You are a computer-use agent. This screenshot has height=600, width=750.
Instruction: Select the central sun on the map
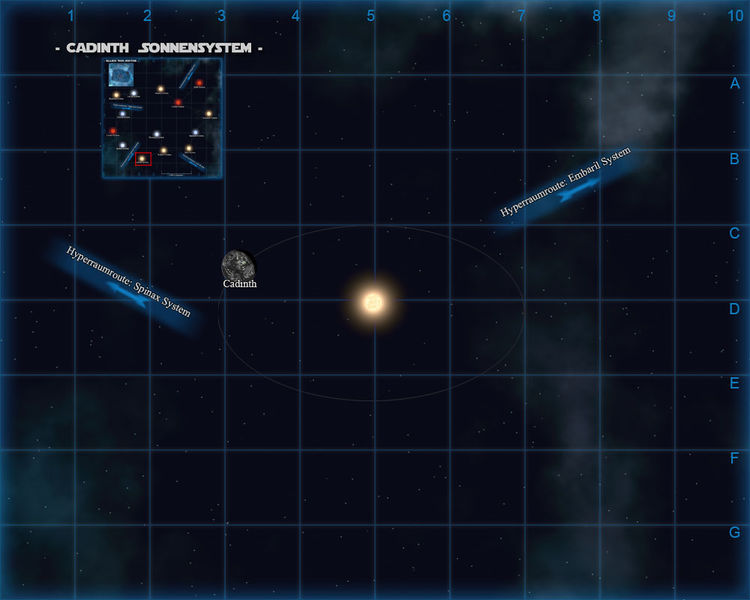tap(372, 301)
